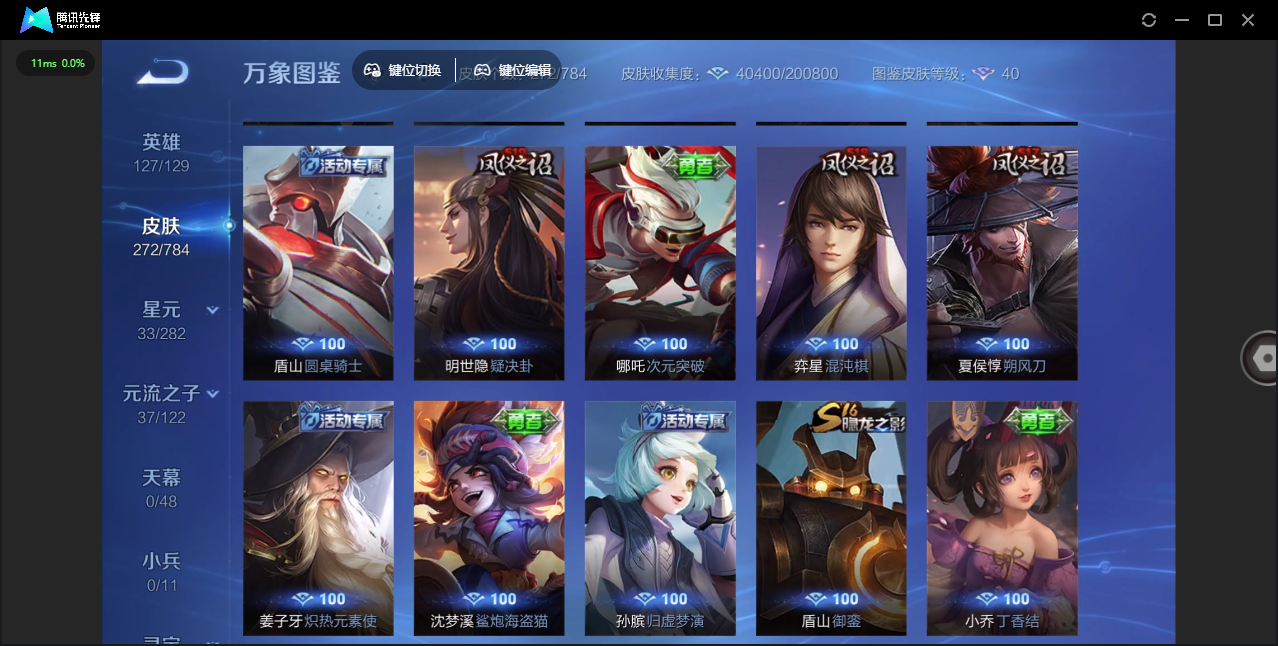
Task: Show the 小兵 category
Action: click(161, 572)
